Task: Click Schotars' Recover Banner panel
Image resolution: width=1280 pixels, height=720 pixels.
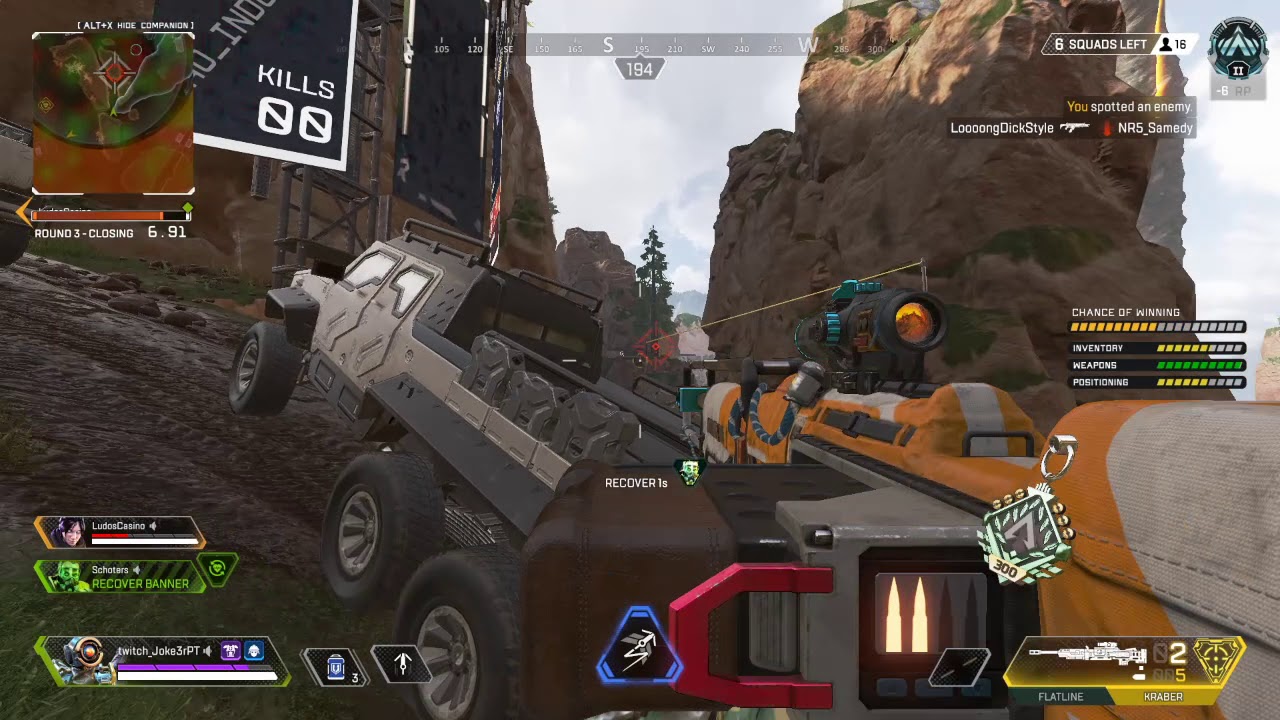Action: [122, 576]
